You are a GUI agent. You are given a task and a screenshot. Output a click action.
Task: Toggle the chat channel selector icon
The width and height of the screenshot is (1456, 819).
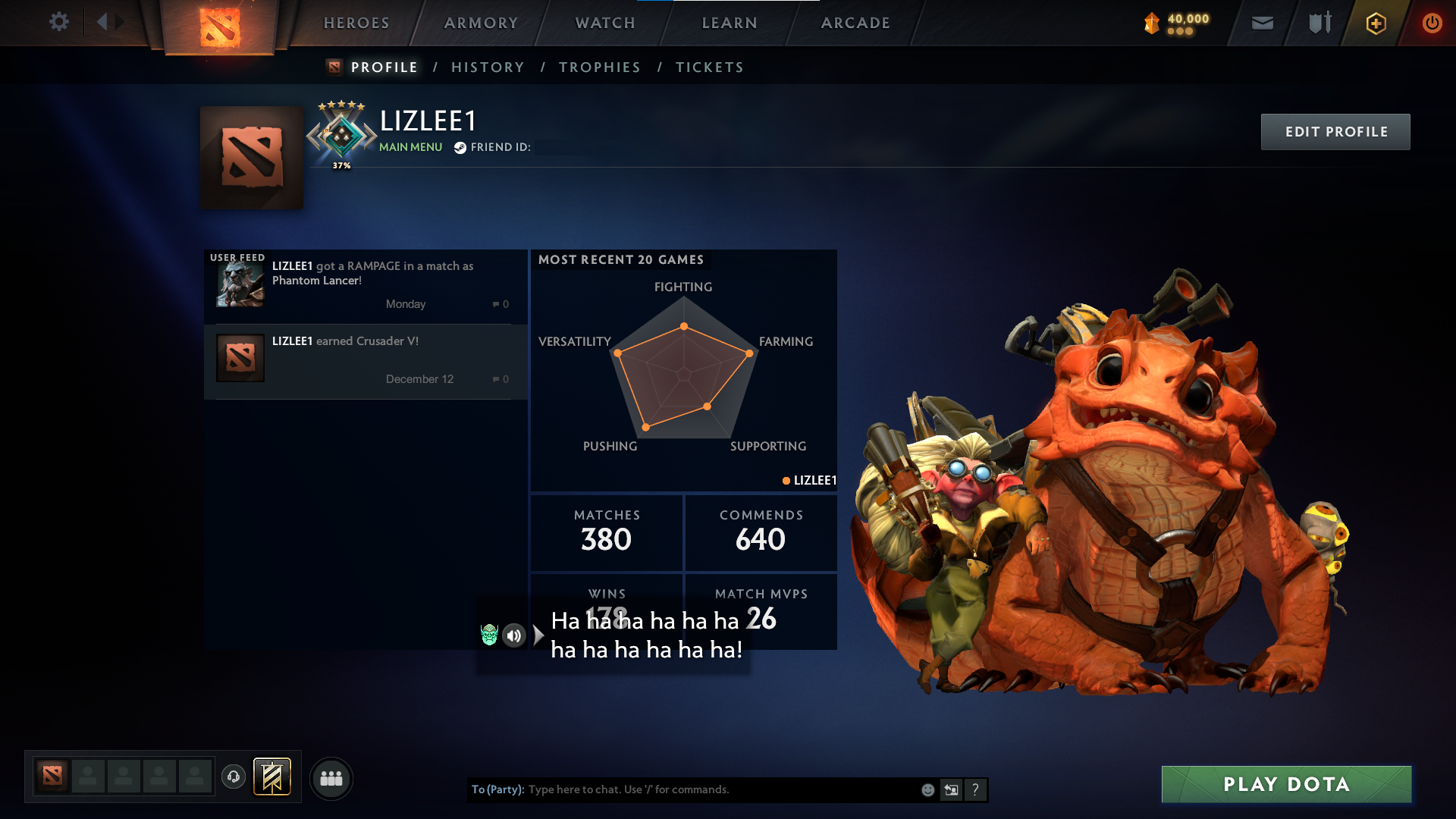click(x=952, y=789)
